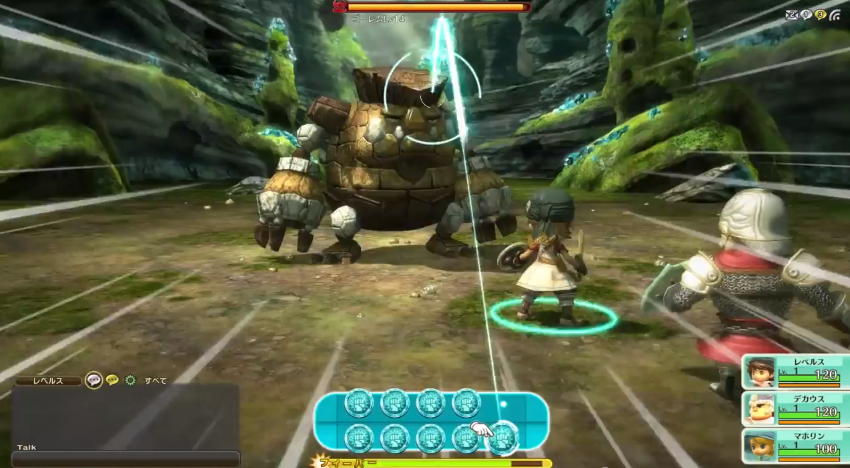Select the white speech bubble chat channel

[94, 380]
